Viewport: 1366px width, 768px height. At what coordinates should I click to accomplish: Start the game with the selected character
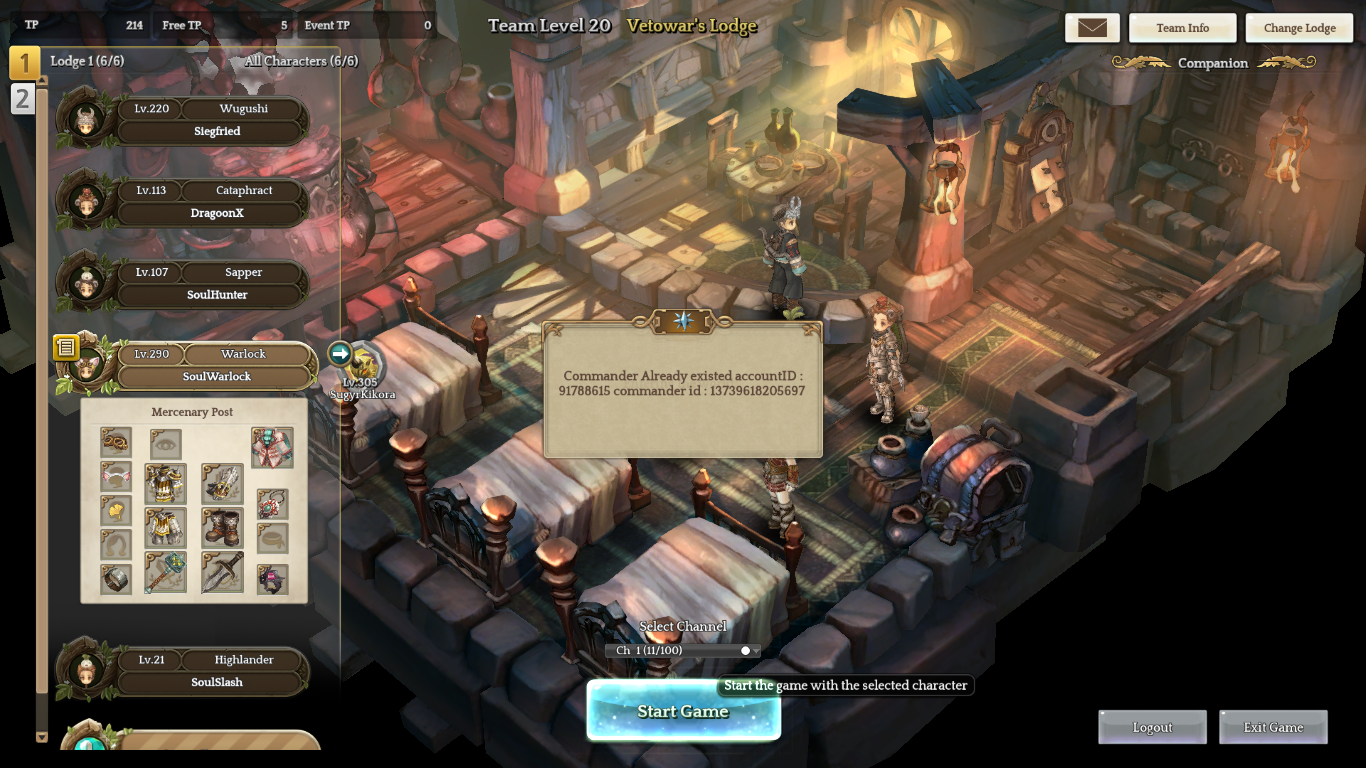683,711
